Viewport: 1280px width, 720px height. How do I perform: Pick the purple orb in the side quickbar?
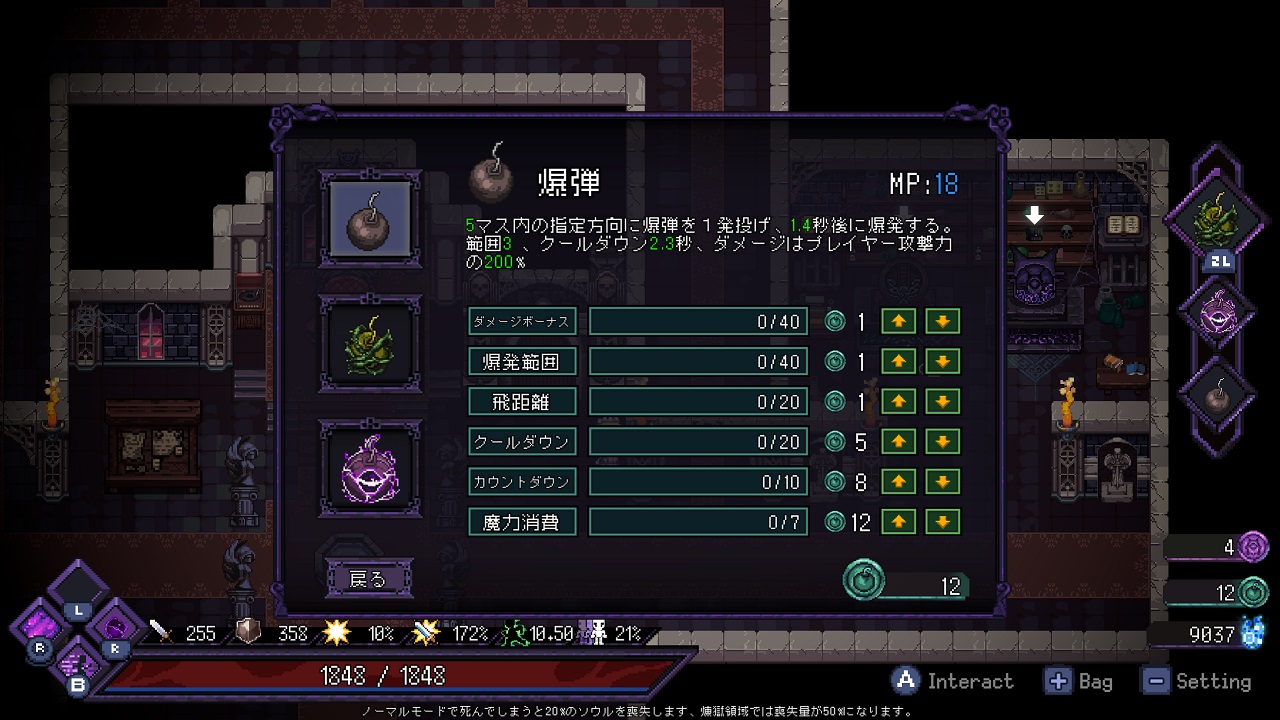tap(1217, 310)
